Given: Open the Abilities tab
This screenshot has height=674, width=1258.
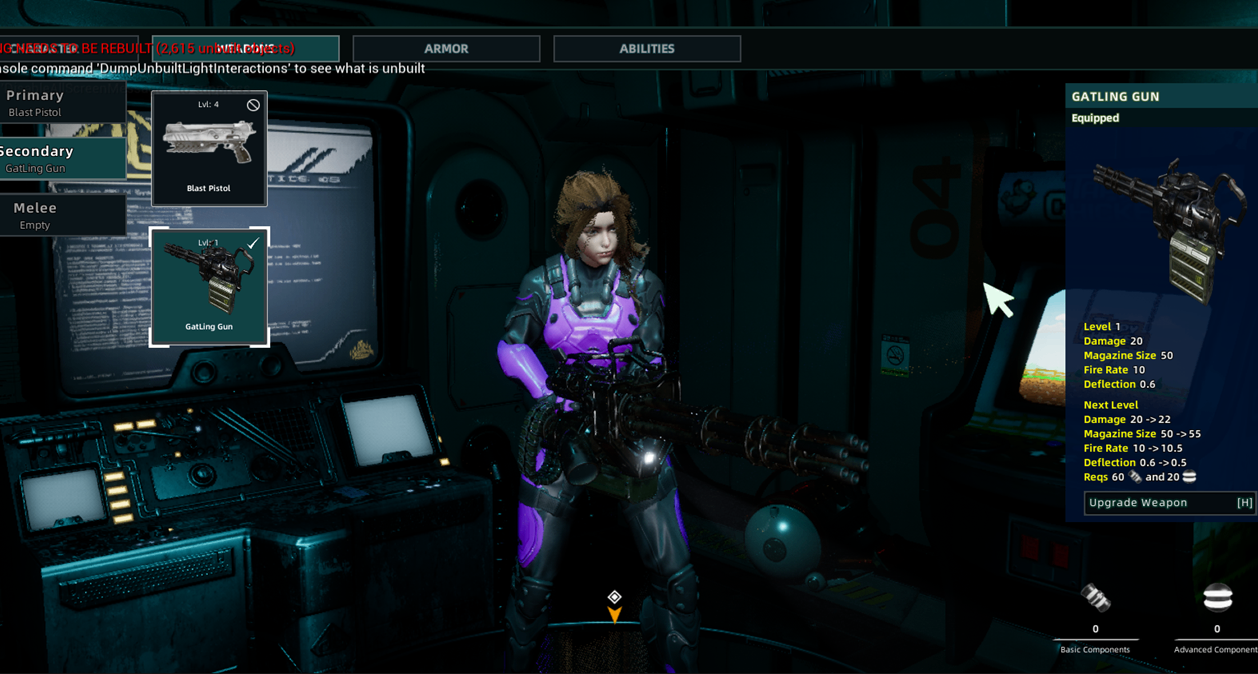Looking at the screenshot, I should [647, 49].
